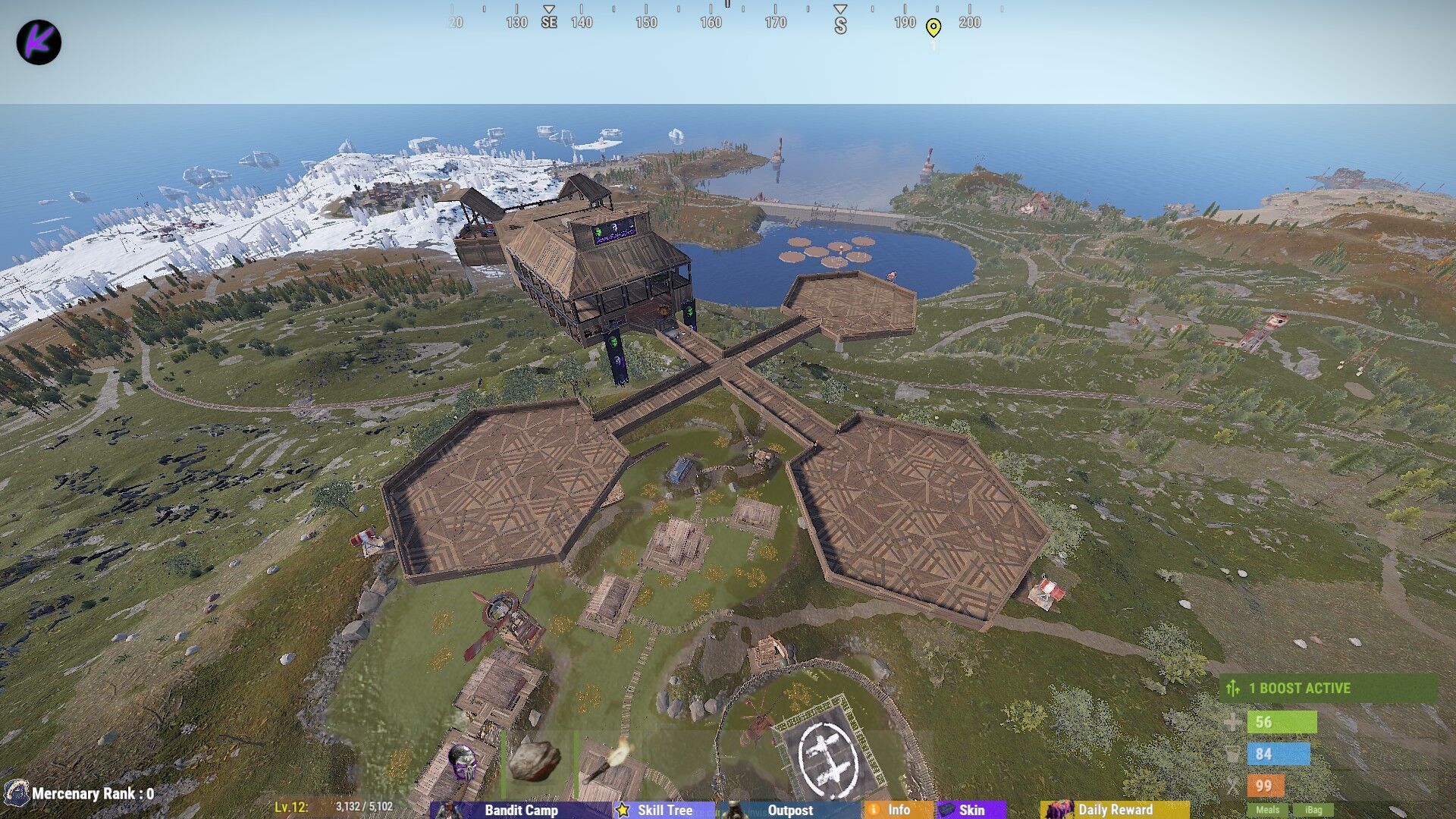
Task: Click the yellow map marker on compass
Action: [934, 28]
